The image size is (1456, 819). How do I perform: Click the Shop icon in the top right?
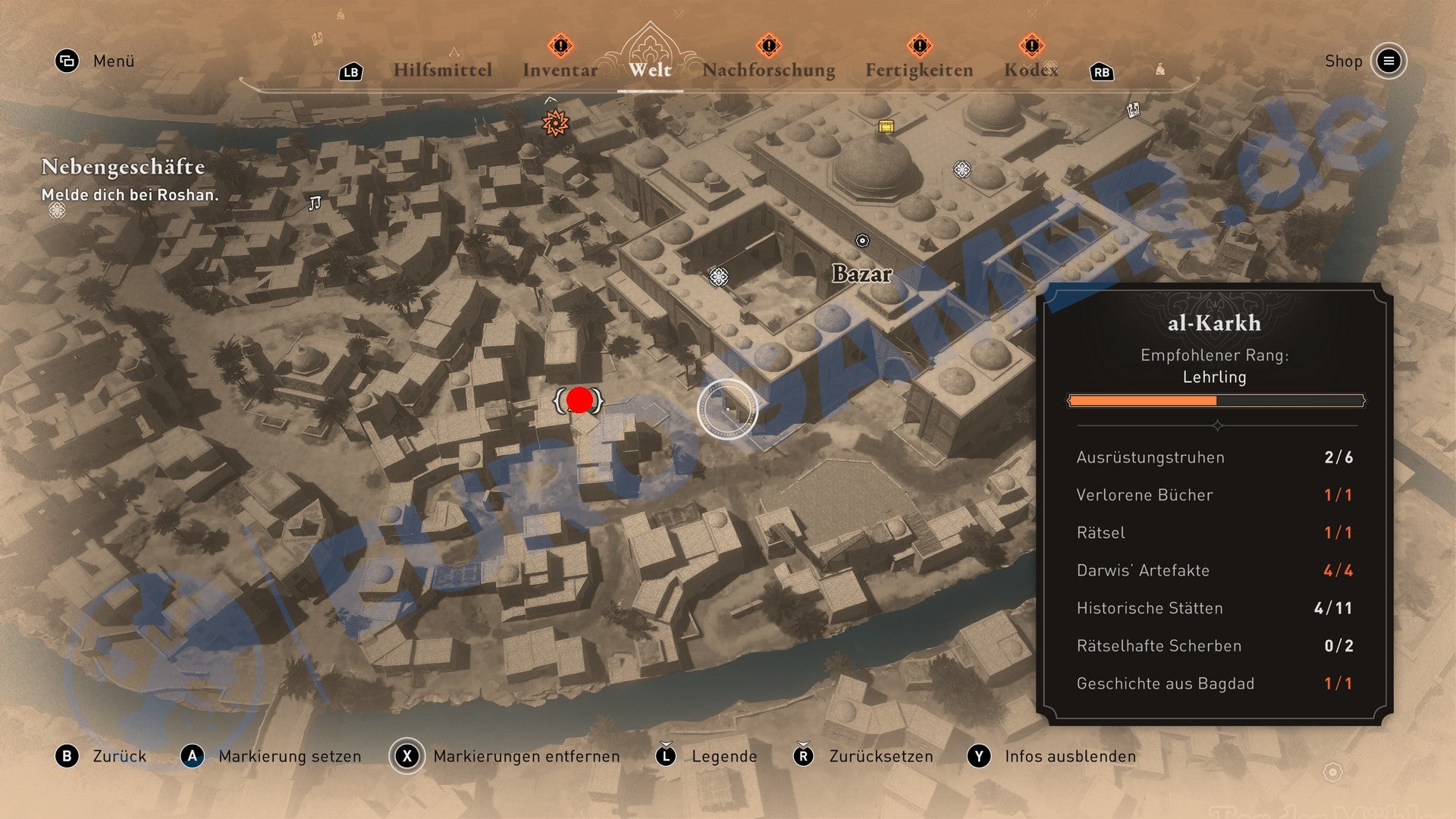(x=1390, y=61)
